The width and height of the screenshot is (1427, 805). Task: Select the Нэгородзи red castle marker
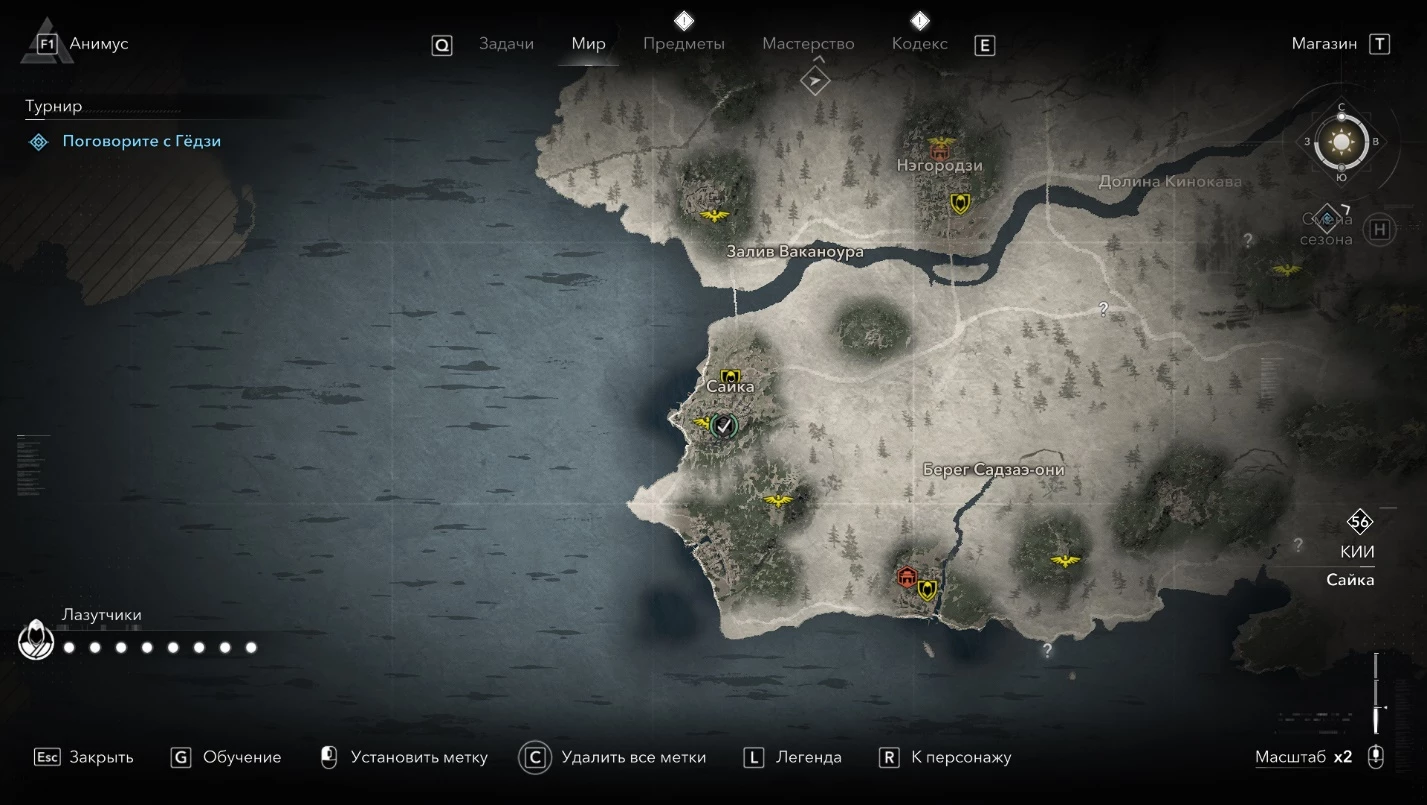(940, 148)
